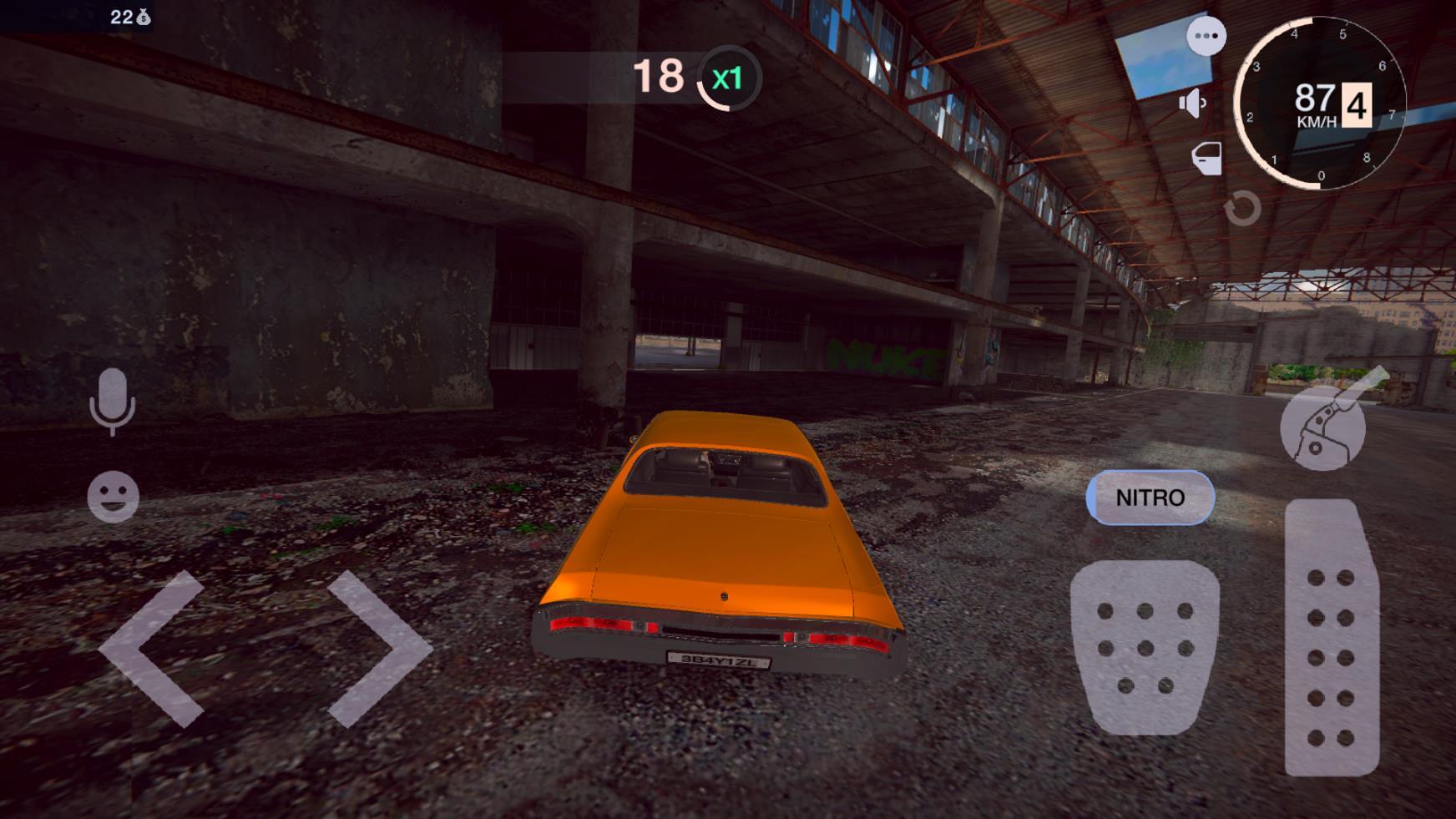
Task: Open the smiley emoji menu
Action: pos(113,497)
